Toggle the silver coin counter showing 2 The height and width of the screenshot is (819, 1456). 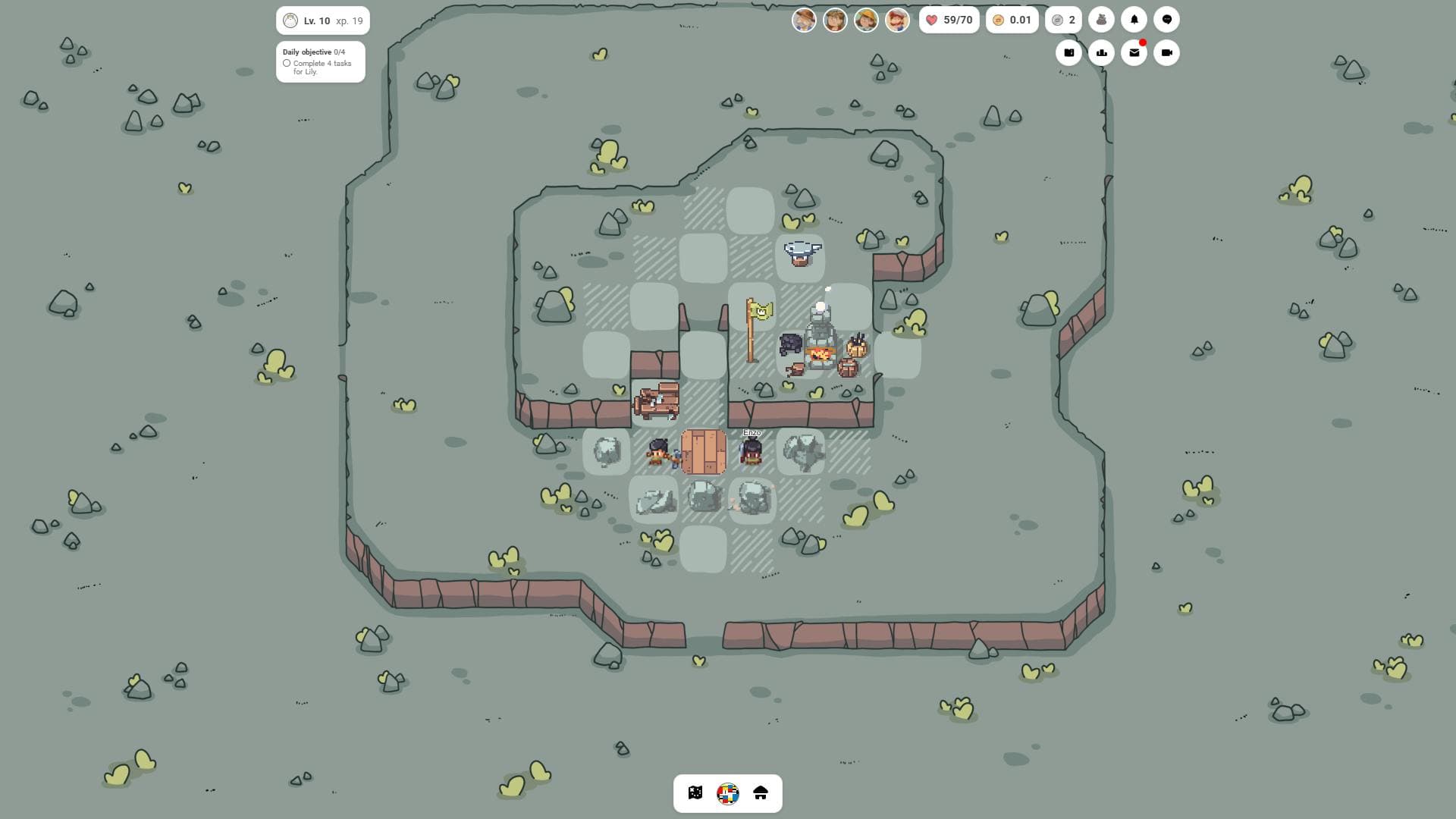point(1065,20)
